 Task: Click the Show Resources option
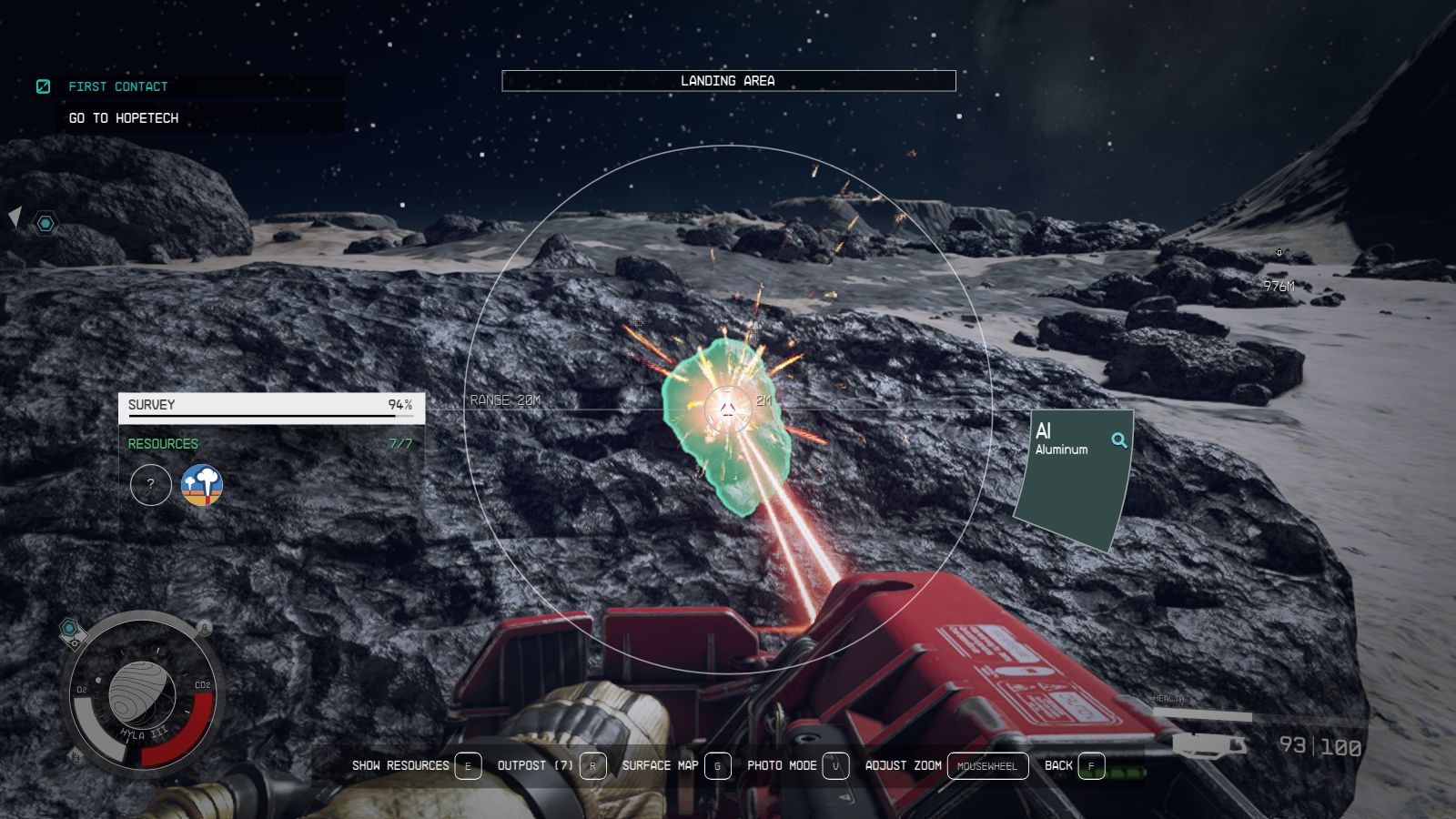[415, 765]
